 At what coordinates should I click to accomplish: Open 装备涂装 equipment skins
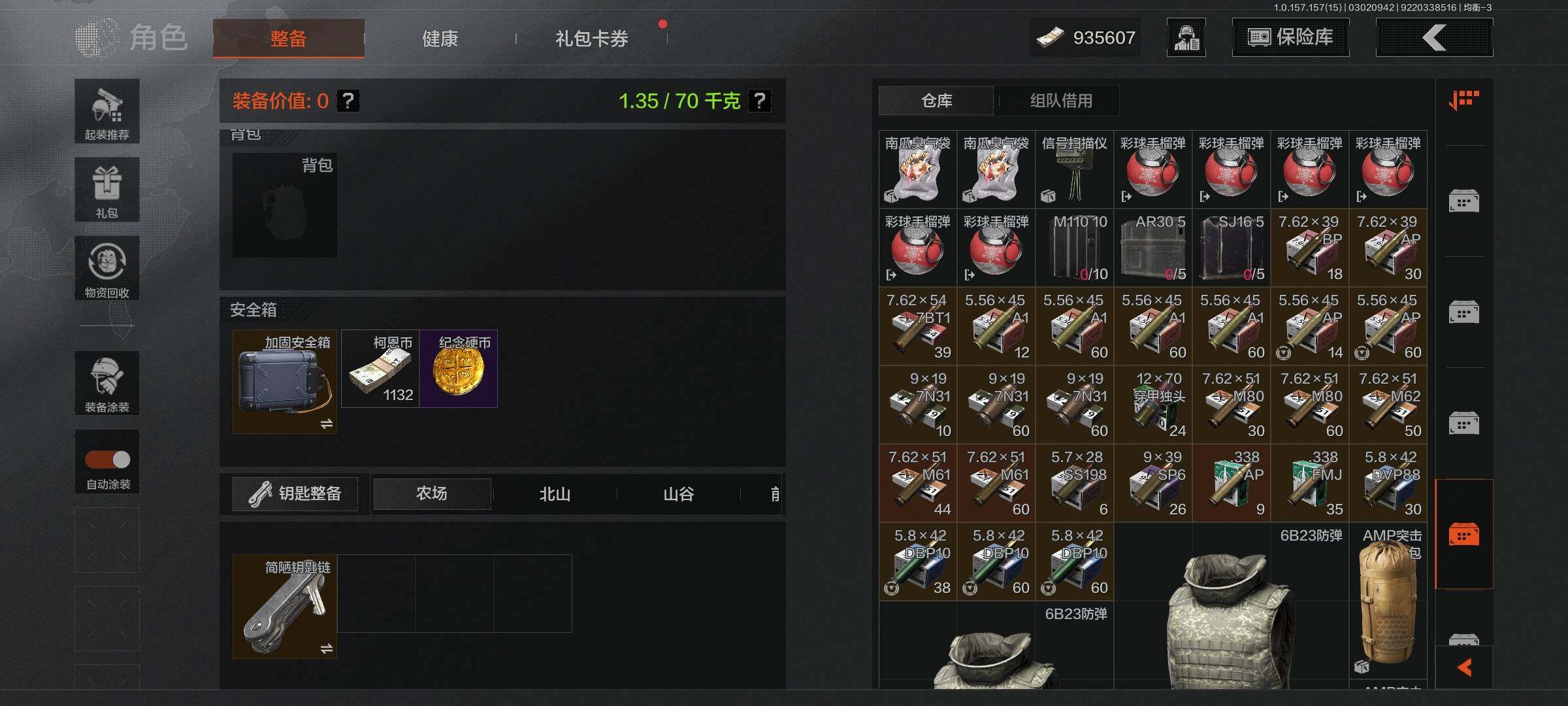click(107, 383)
